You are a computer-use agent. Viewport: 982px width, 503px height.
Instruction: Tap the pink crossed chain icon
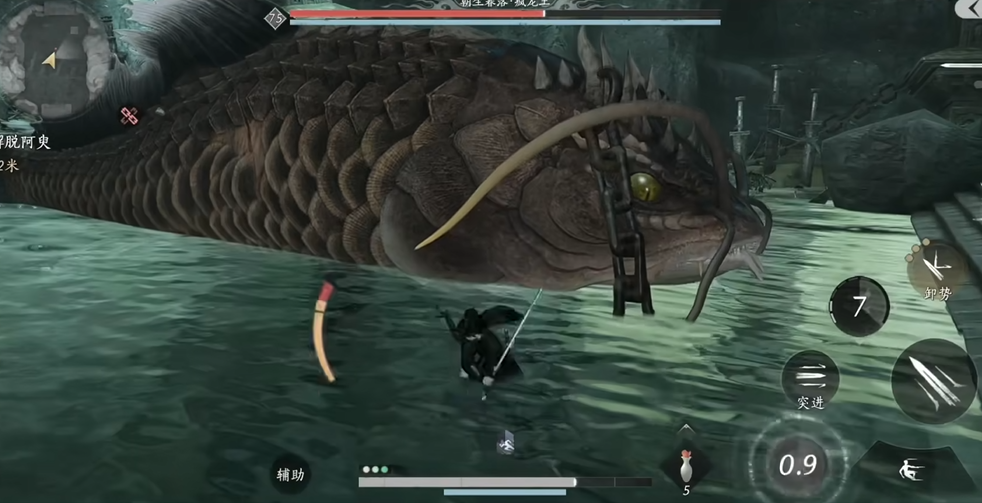[x=129, y=117]
